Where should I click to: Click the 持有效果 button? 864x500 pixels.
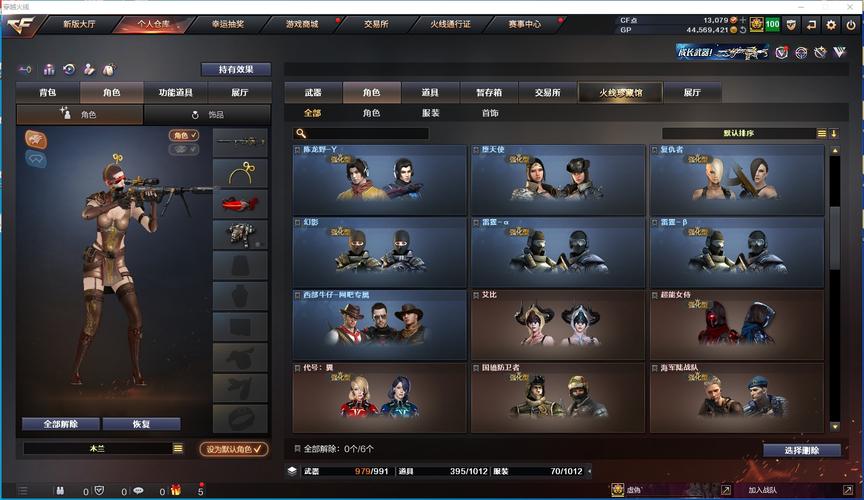pos(236,69)
